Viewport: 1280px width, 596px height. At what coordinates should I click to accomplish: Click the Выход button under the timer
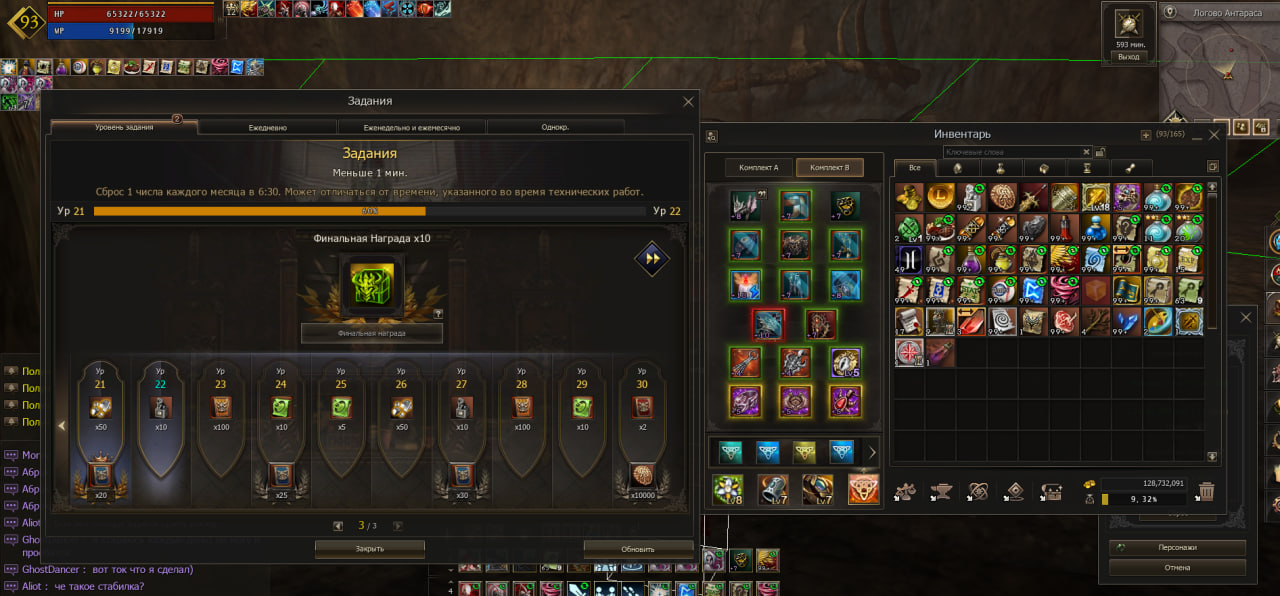[x=1128, y=57]
